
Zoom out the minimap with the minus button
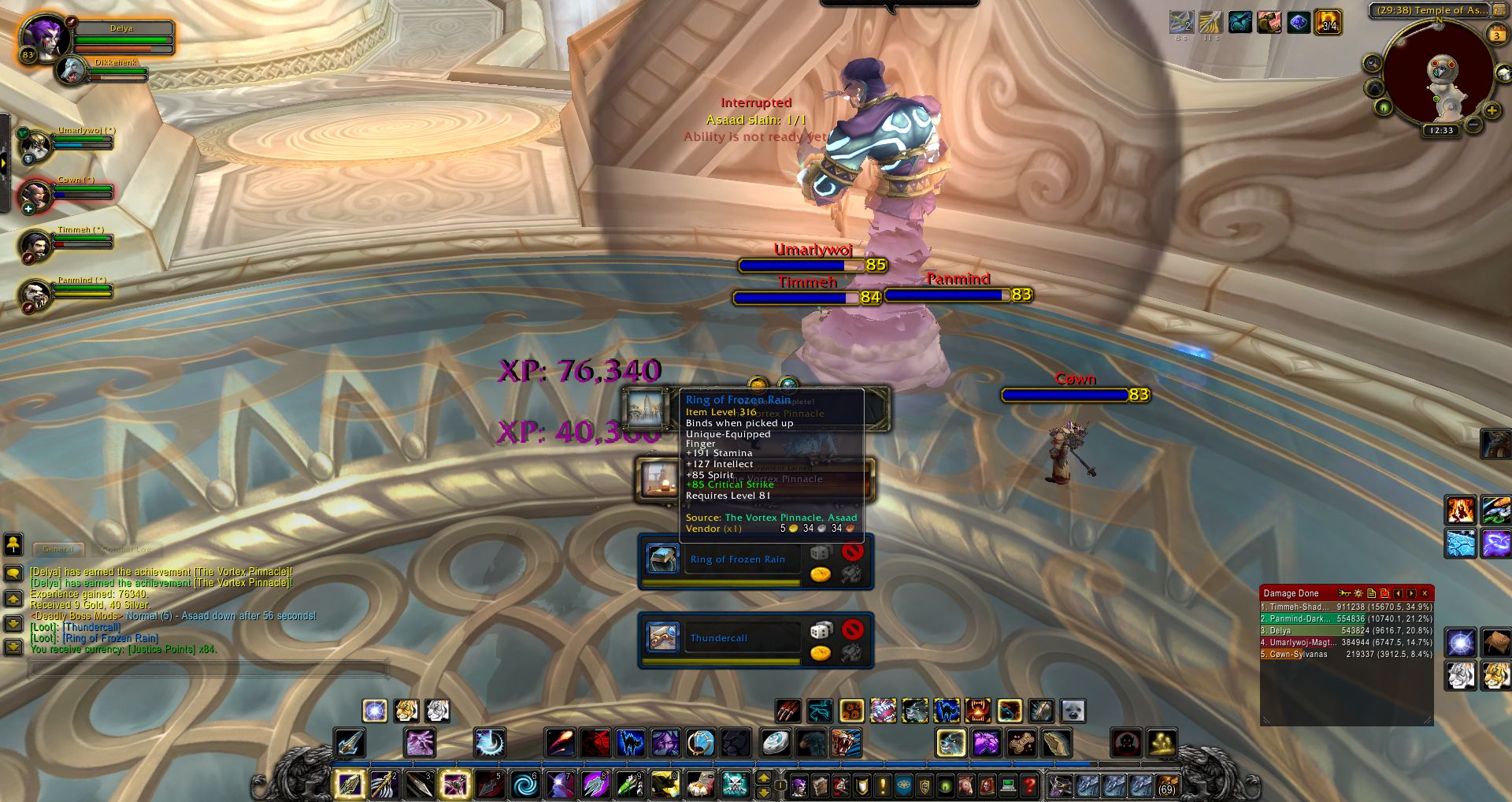point(1473,124)
